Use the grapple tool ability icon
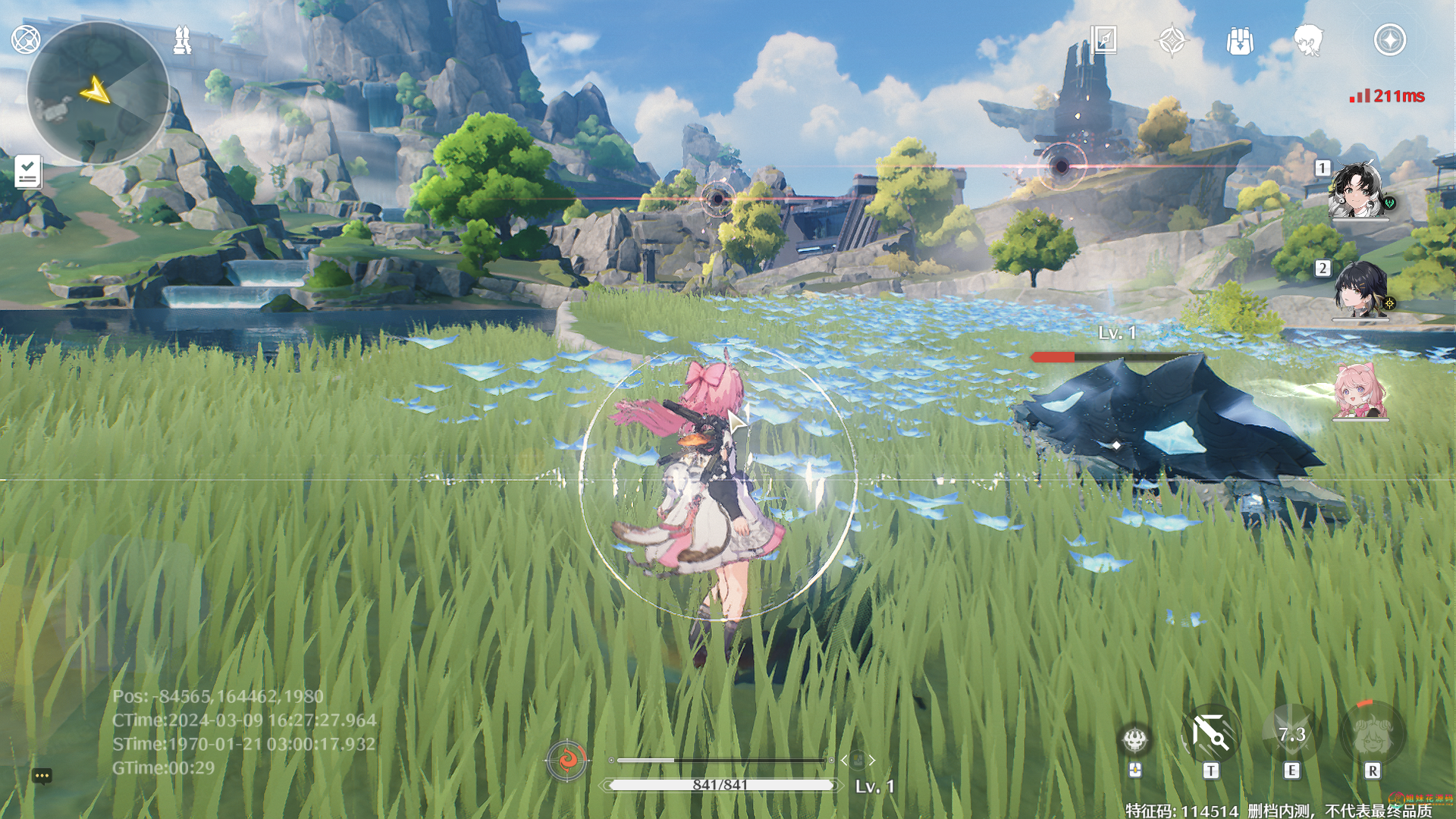Viewport: 1456px width, 819px height. [x=1211, y=734]
